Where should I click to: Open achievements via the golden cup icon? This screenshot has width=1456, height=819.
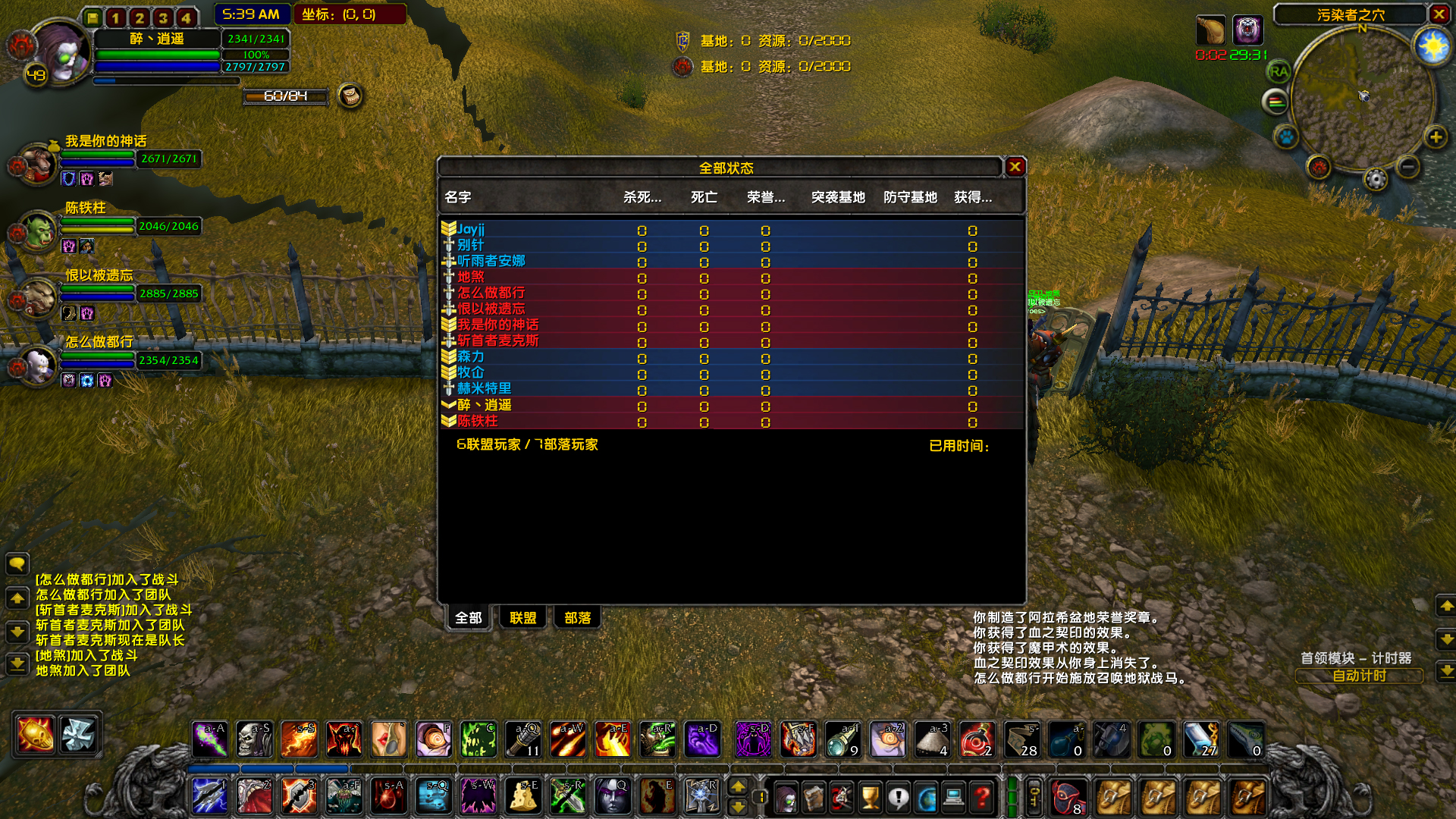tap(871, 795)
